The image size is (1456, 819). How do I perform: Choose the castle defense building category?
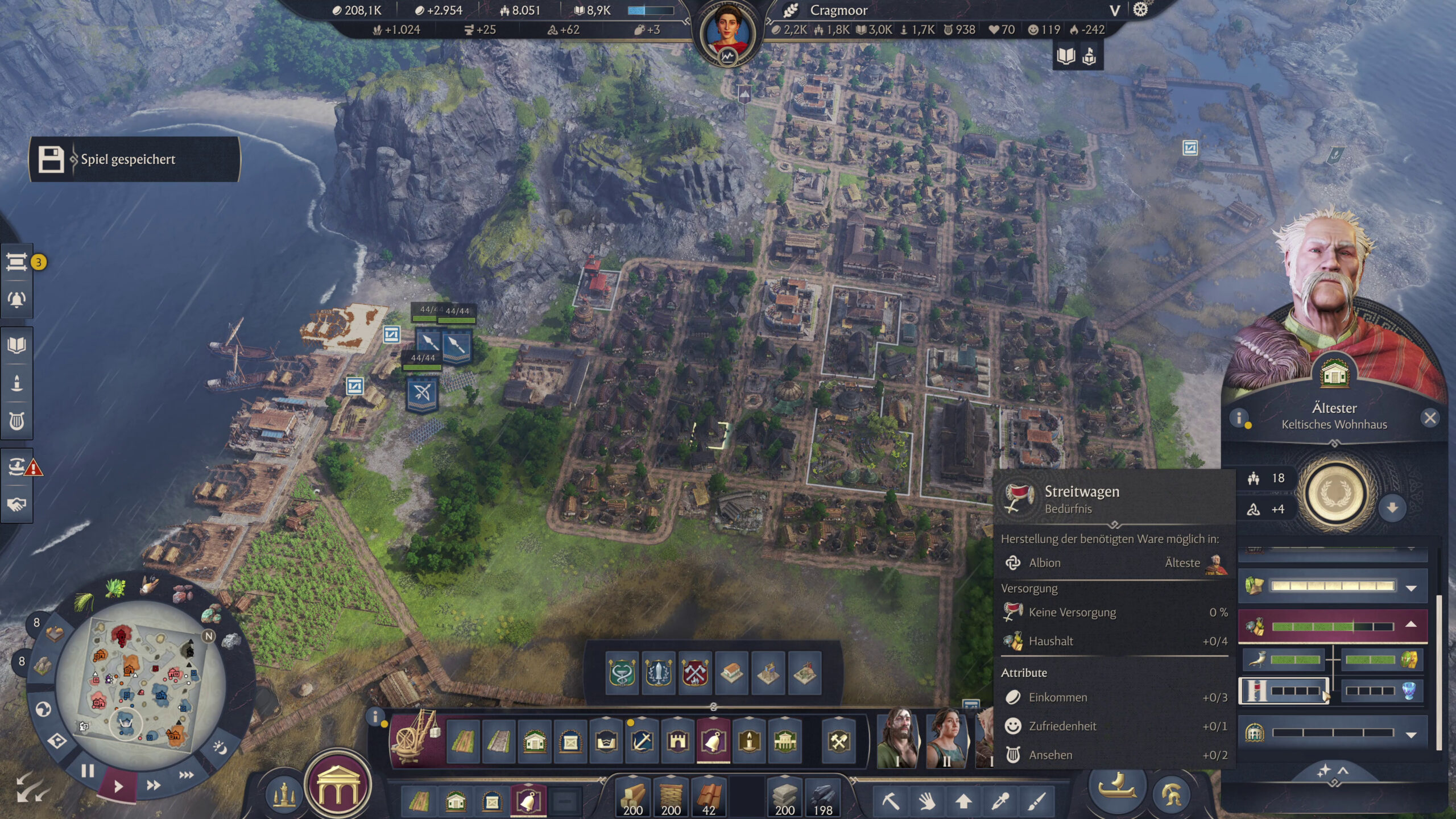678,741
